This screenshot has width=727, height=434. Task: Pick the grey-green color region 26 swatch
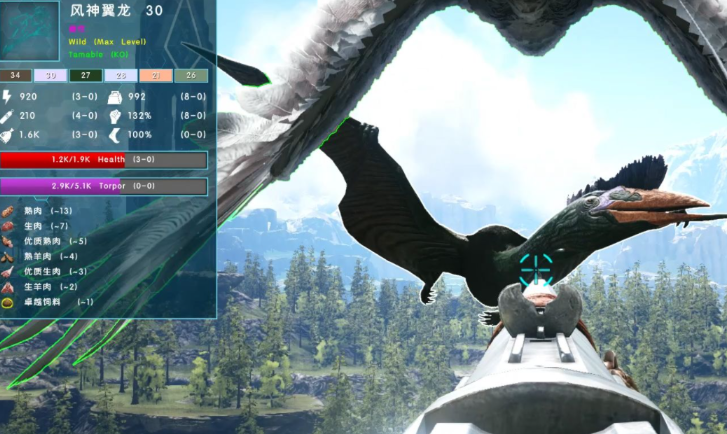(191, 75)
